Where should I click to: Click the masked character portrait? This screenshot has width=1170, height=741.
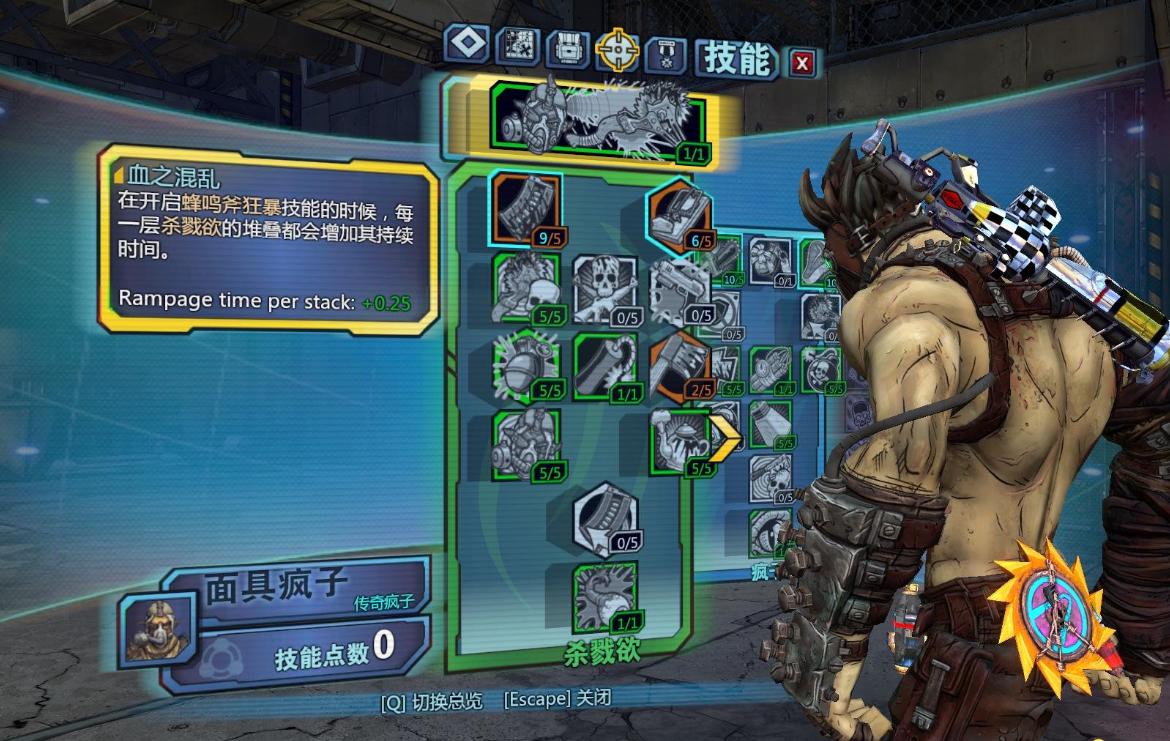(147, 628)
